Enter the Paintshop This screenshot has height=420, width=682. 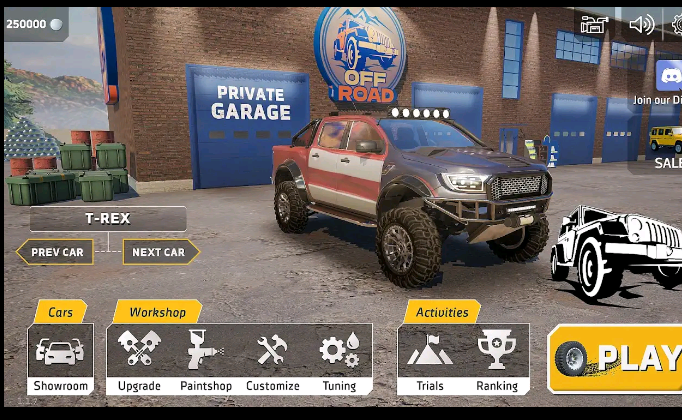[x=206, y=359]
